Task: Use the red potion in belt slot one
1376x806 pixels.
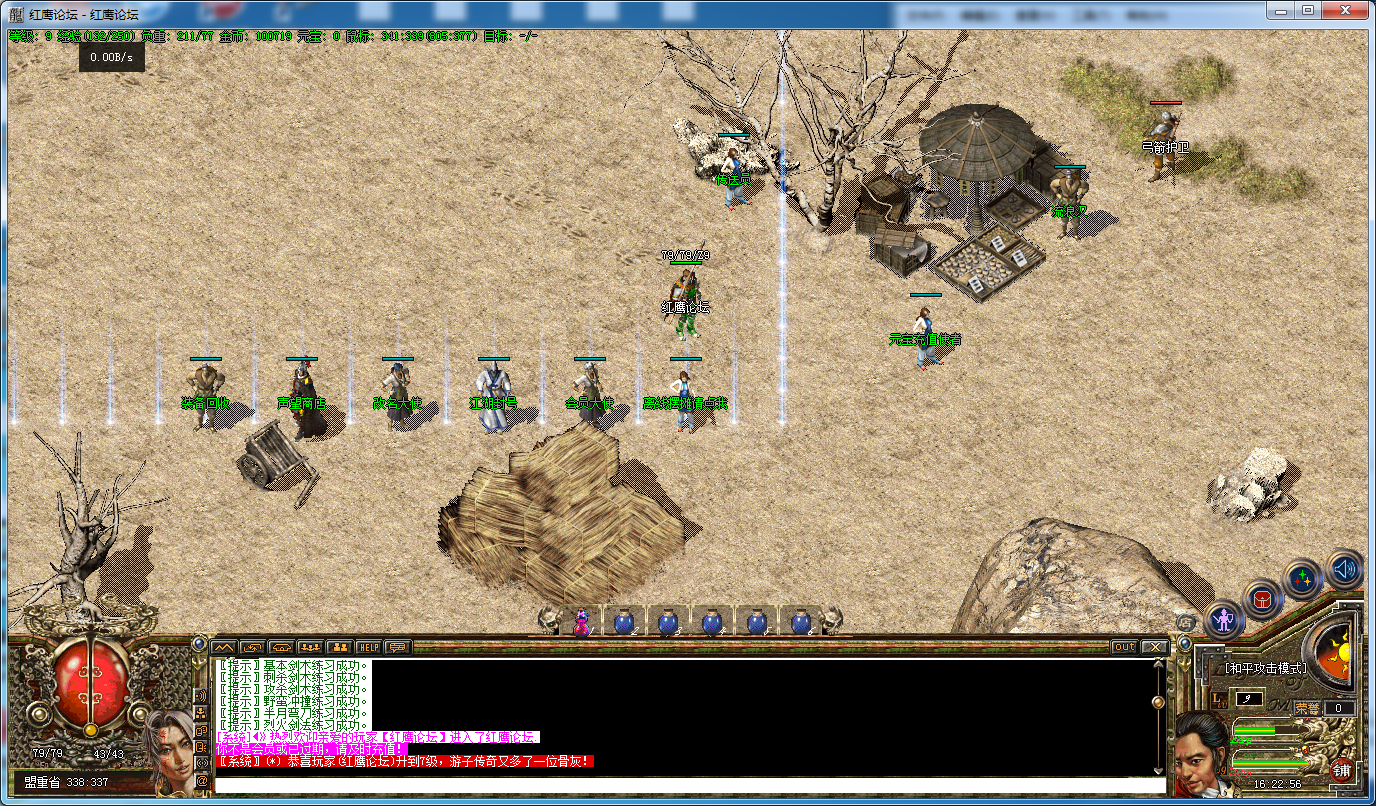Action: point(581,622)
